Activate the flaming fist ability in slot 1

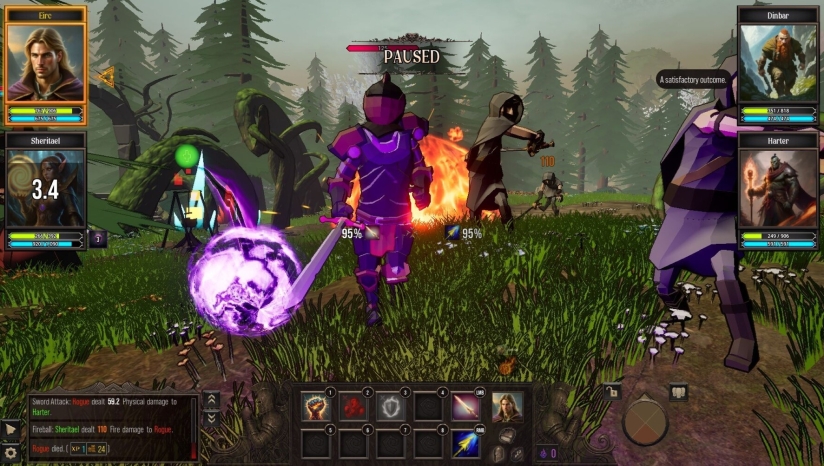click(316, 406)
